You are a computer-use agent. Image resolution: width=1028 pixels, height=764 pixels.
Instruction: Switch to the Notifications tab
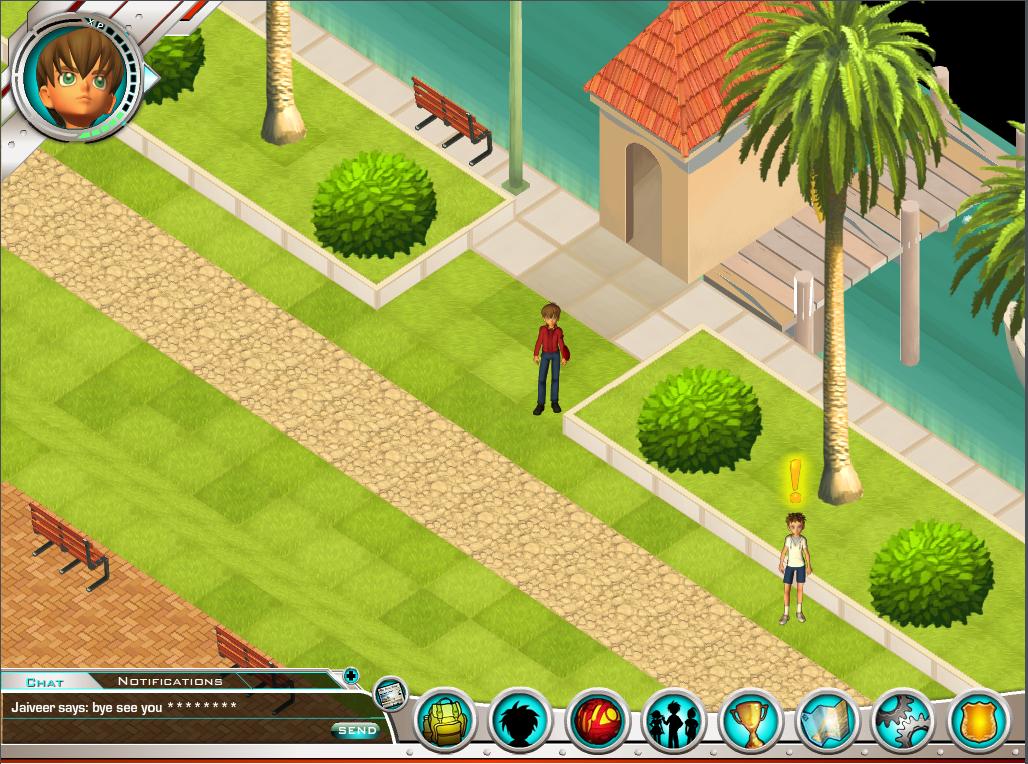[170, 681]
